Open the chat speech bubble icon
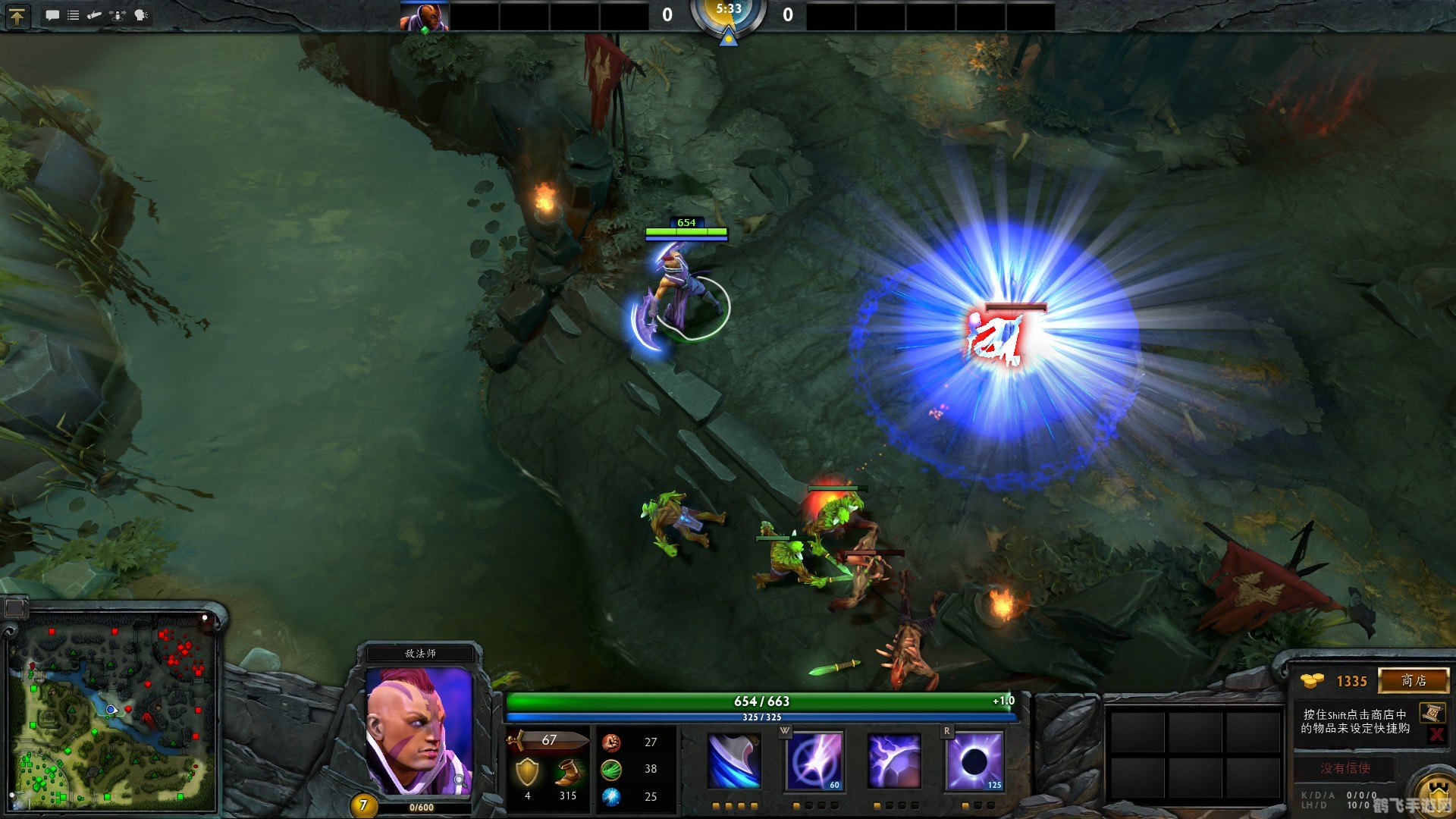1456x819 pixels. 52,15
